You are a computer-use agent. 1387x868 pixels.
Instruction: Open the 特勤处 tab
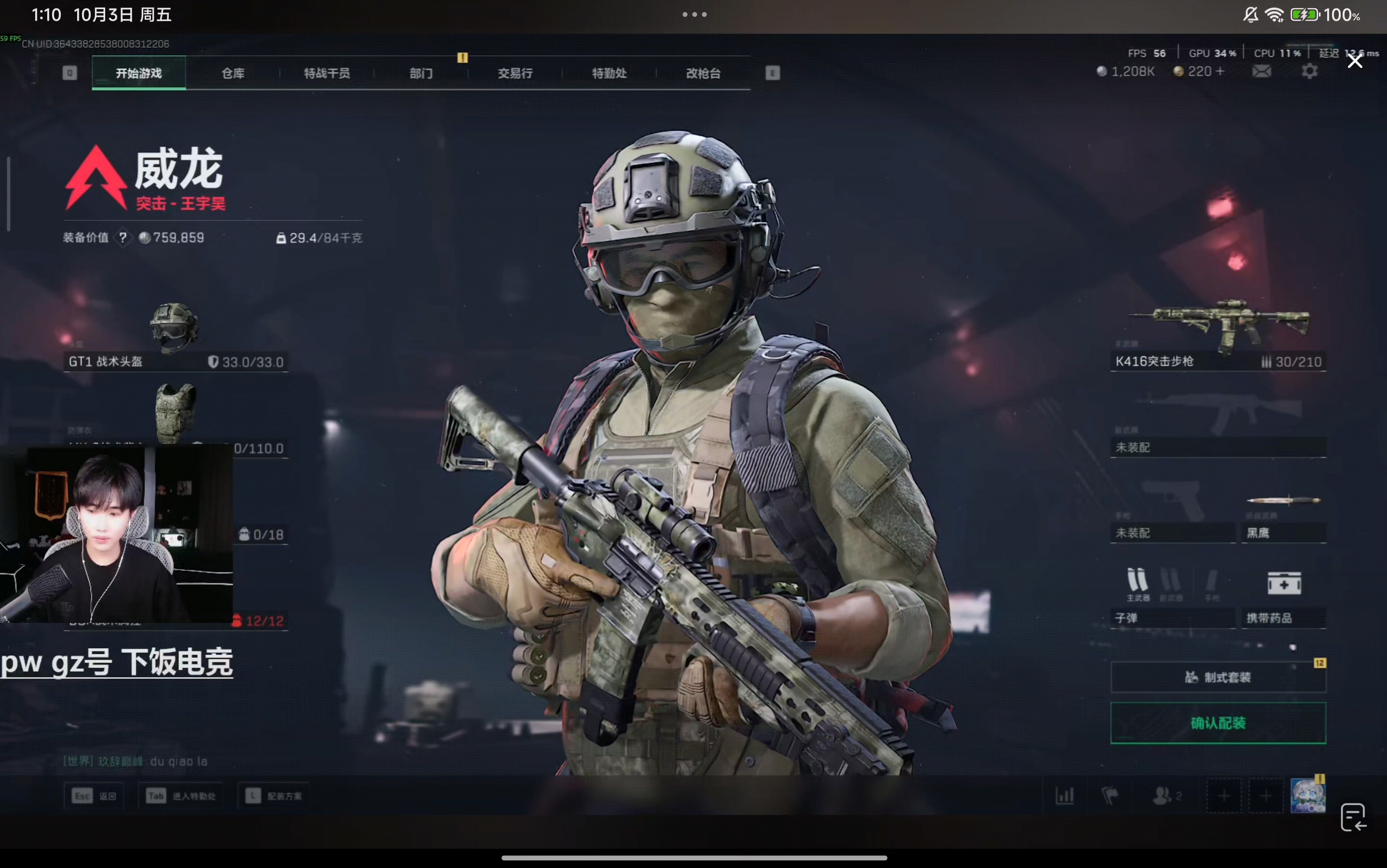tap(609, 73)
